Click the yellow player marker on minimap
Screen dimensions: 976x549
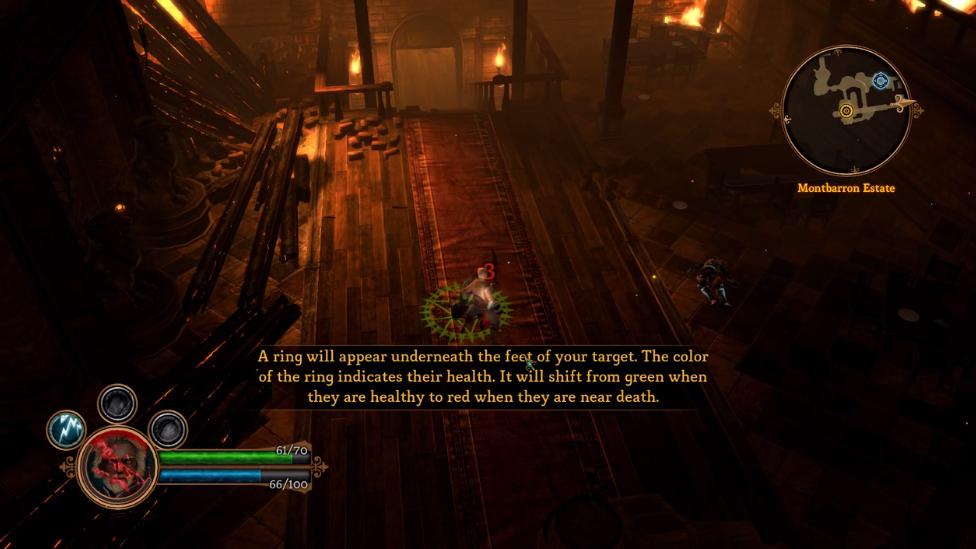coord(847,111)
